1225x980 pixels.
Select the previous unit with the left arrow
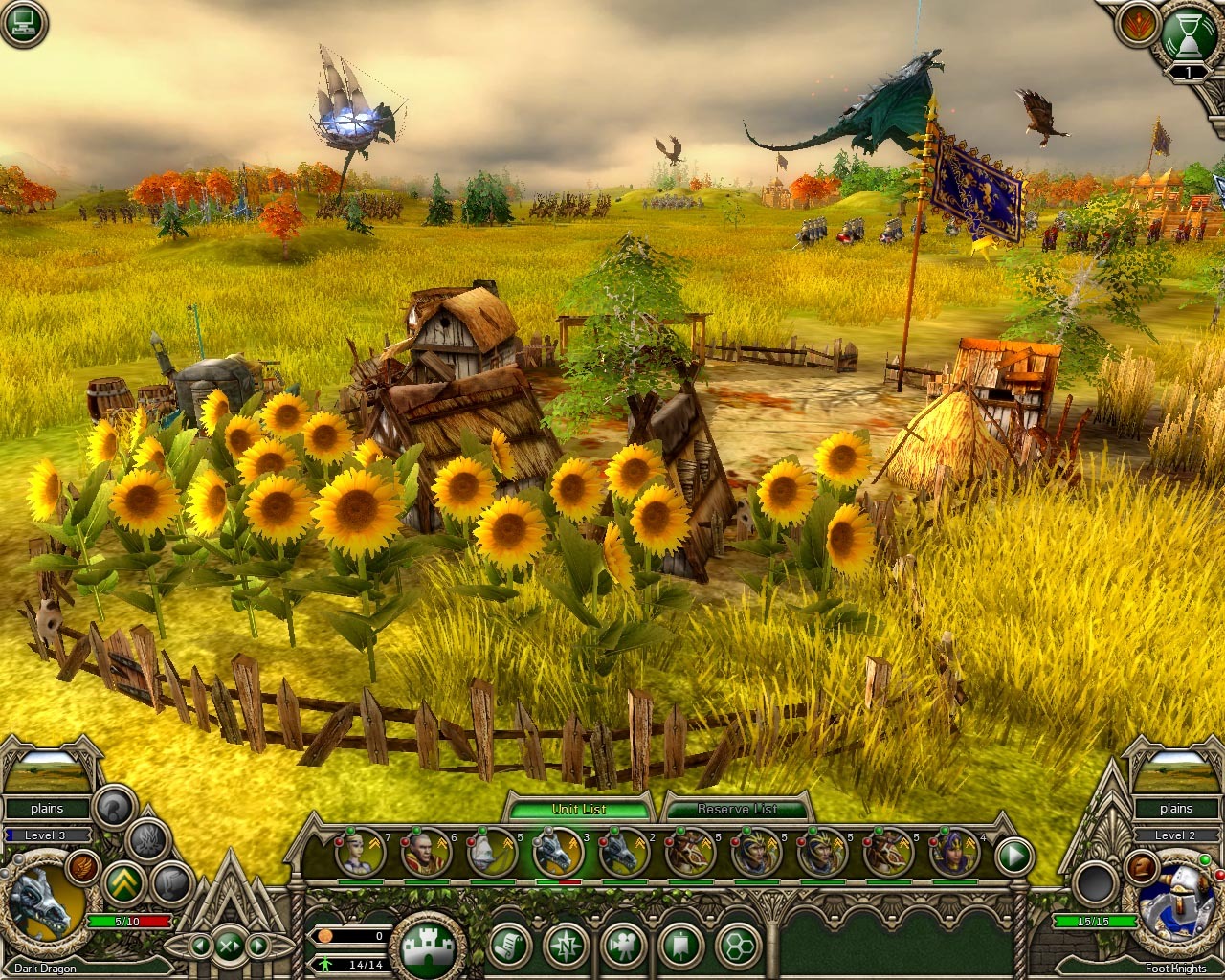[201, 947]
